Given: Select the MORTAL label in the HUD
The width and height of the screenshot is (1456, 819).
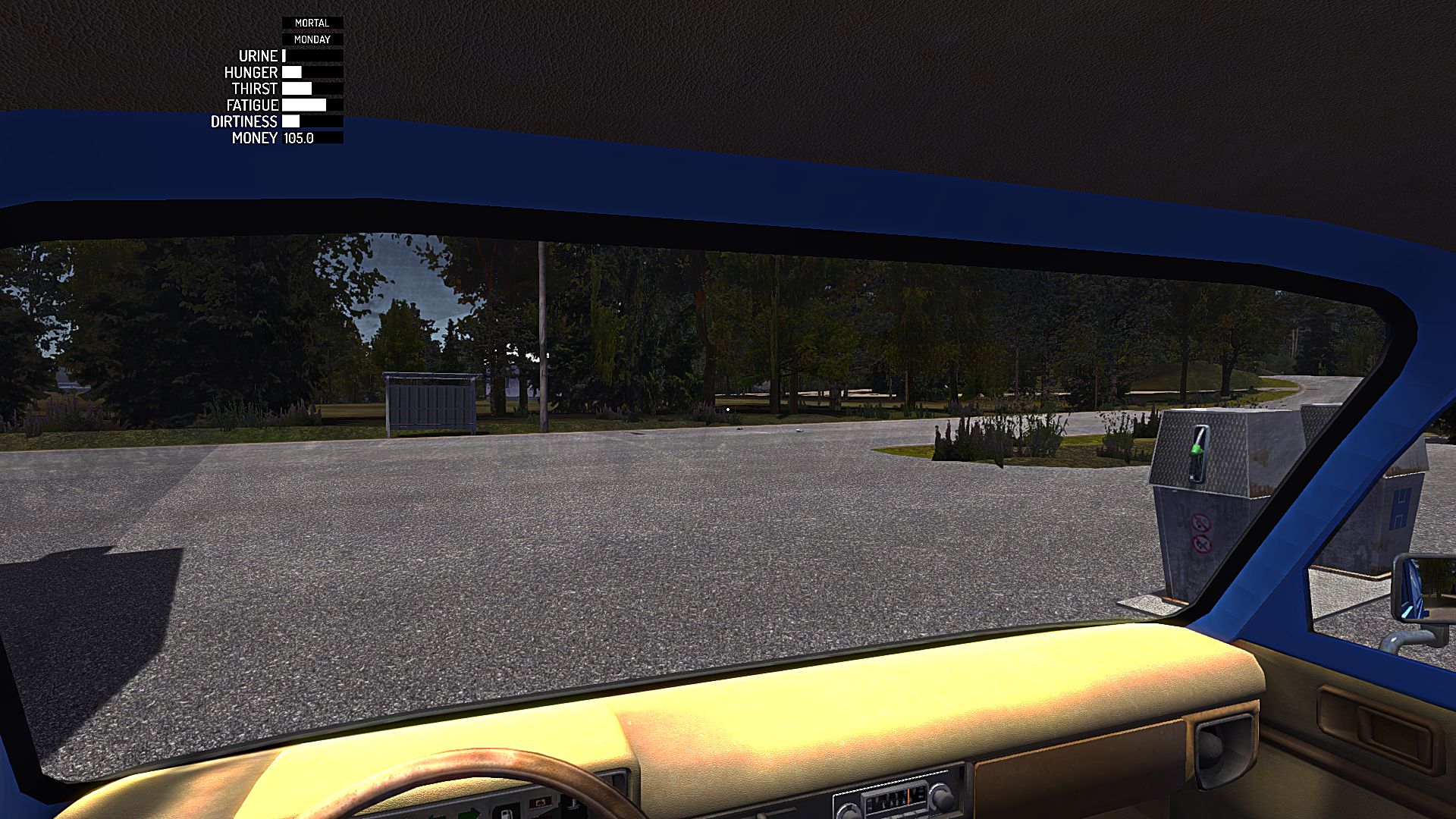Looking at the screenshot, I should (x=312, y=23).
